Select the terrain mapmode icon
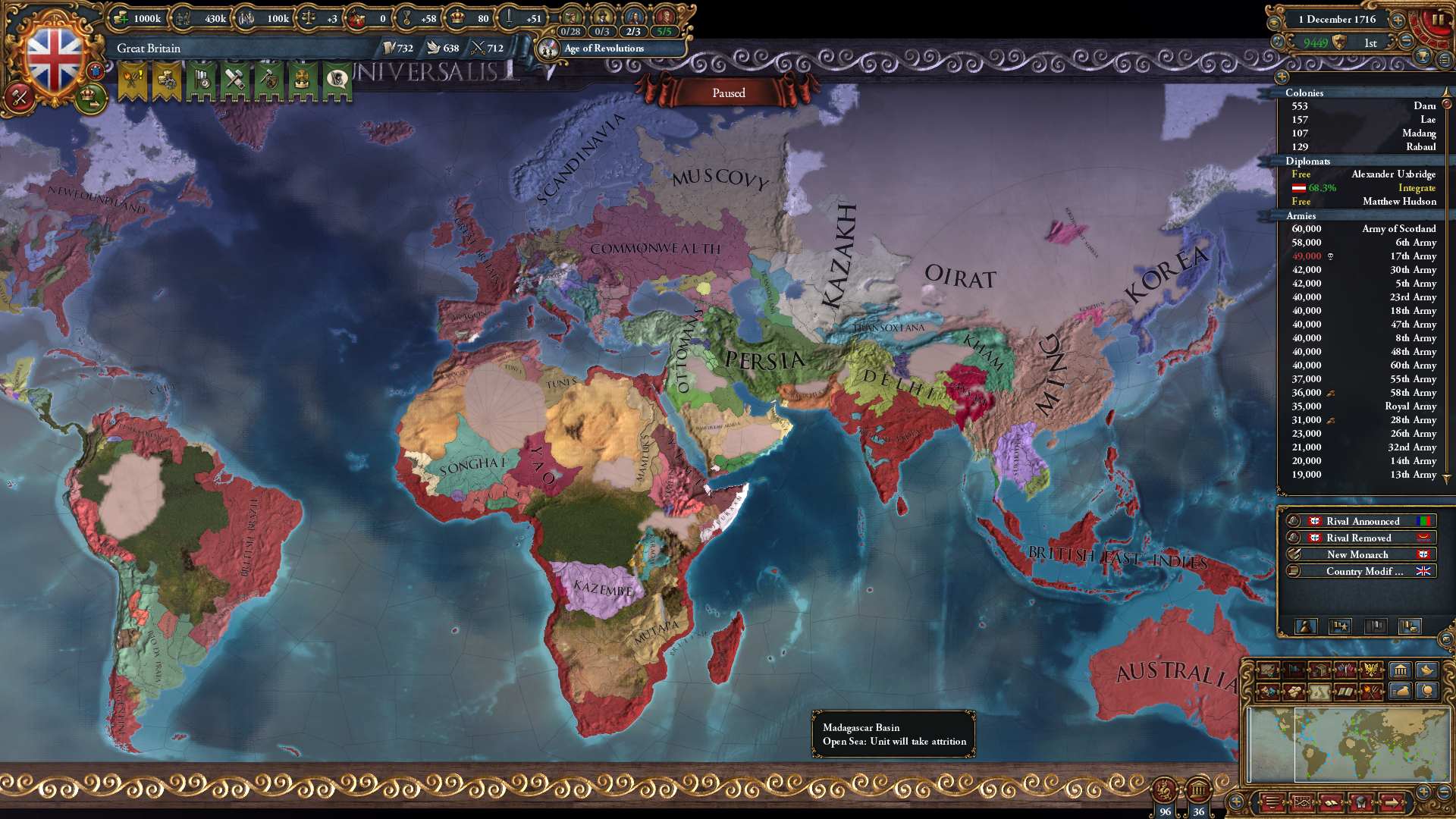 click(x=1267, y=670)
